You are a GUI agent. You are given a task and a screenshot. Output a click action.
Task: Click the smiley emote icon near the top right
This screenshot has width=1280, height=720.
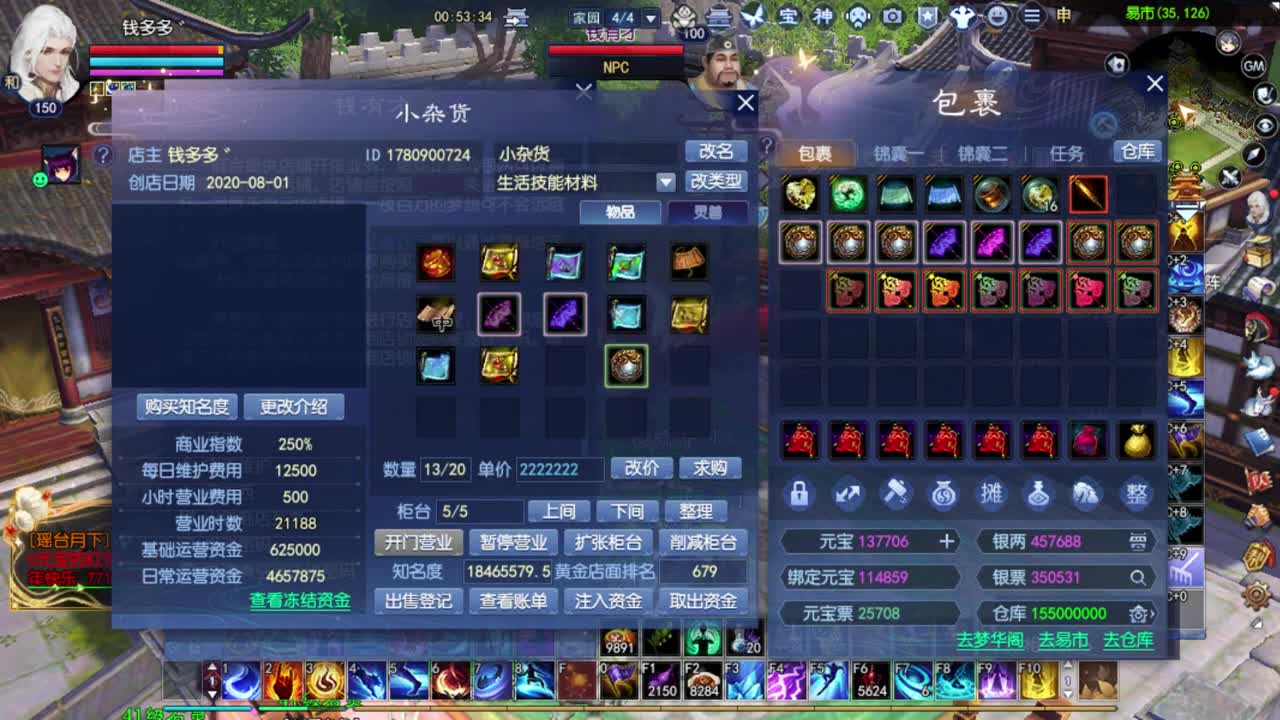point(997,17)
